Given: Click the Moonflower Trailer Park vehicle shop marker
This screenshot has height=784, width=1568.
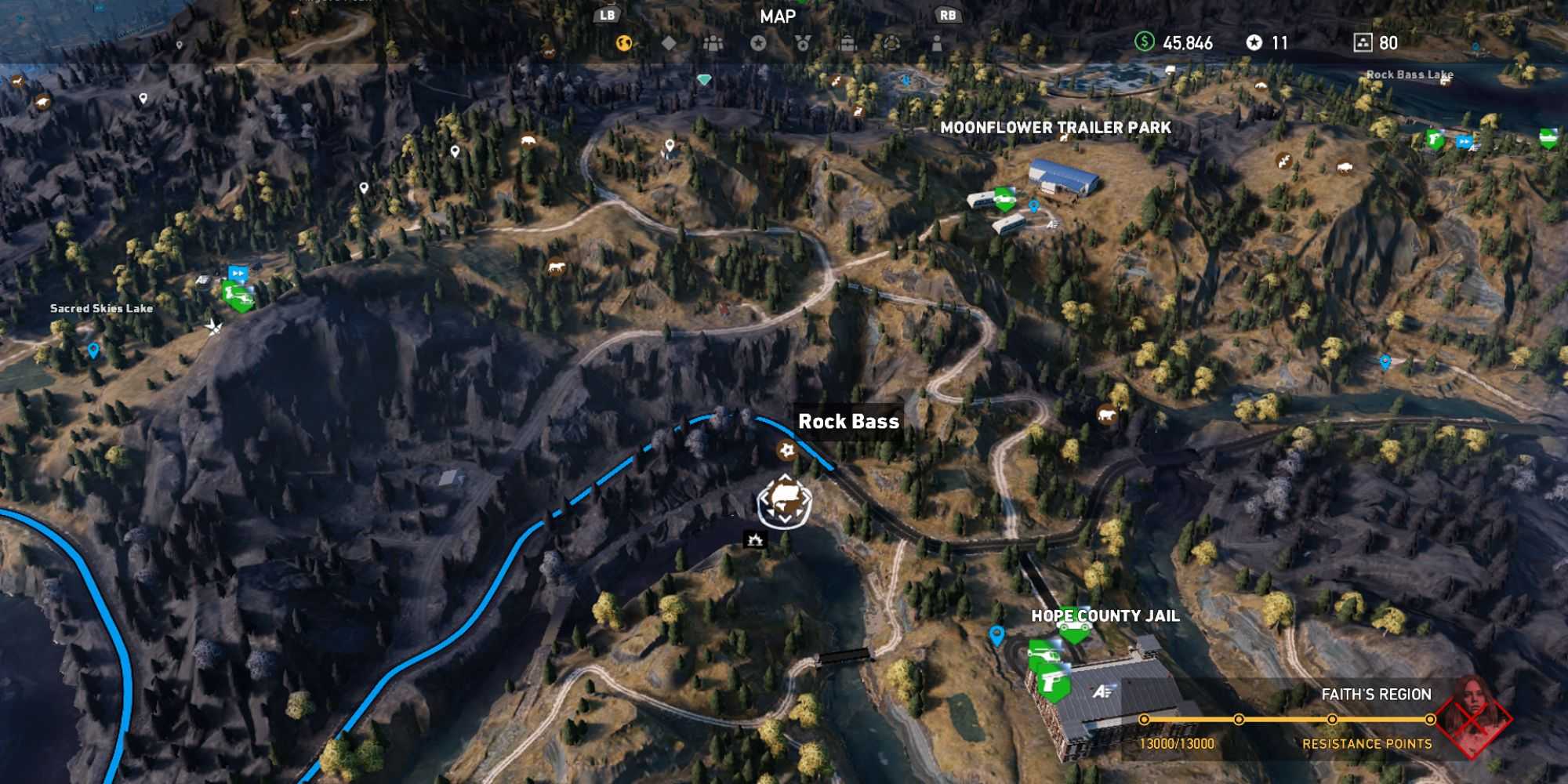Looking at the screenshot, I should pyautogui.click(x=1004, y=199).
